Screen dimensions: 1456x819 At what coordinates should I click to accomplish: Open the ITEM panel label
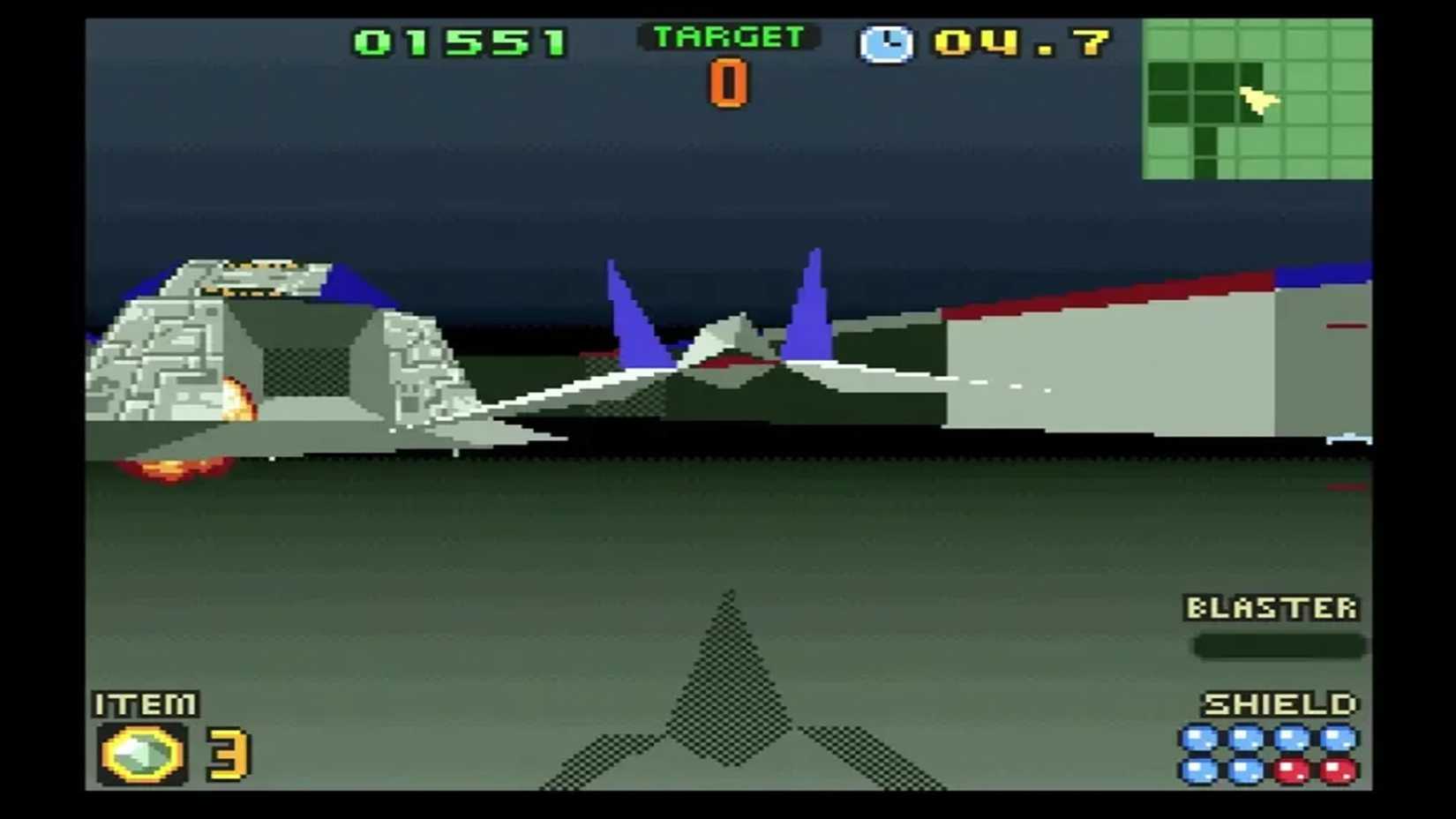tap(146, 706)
